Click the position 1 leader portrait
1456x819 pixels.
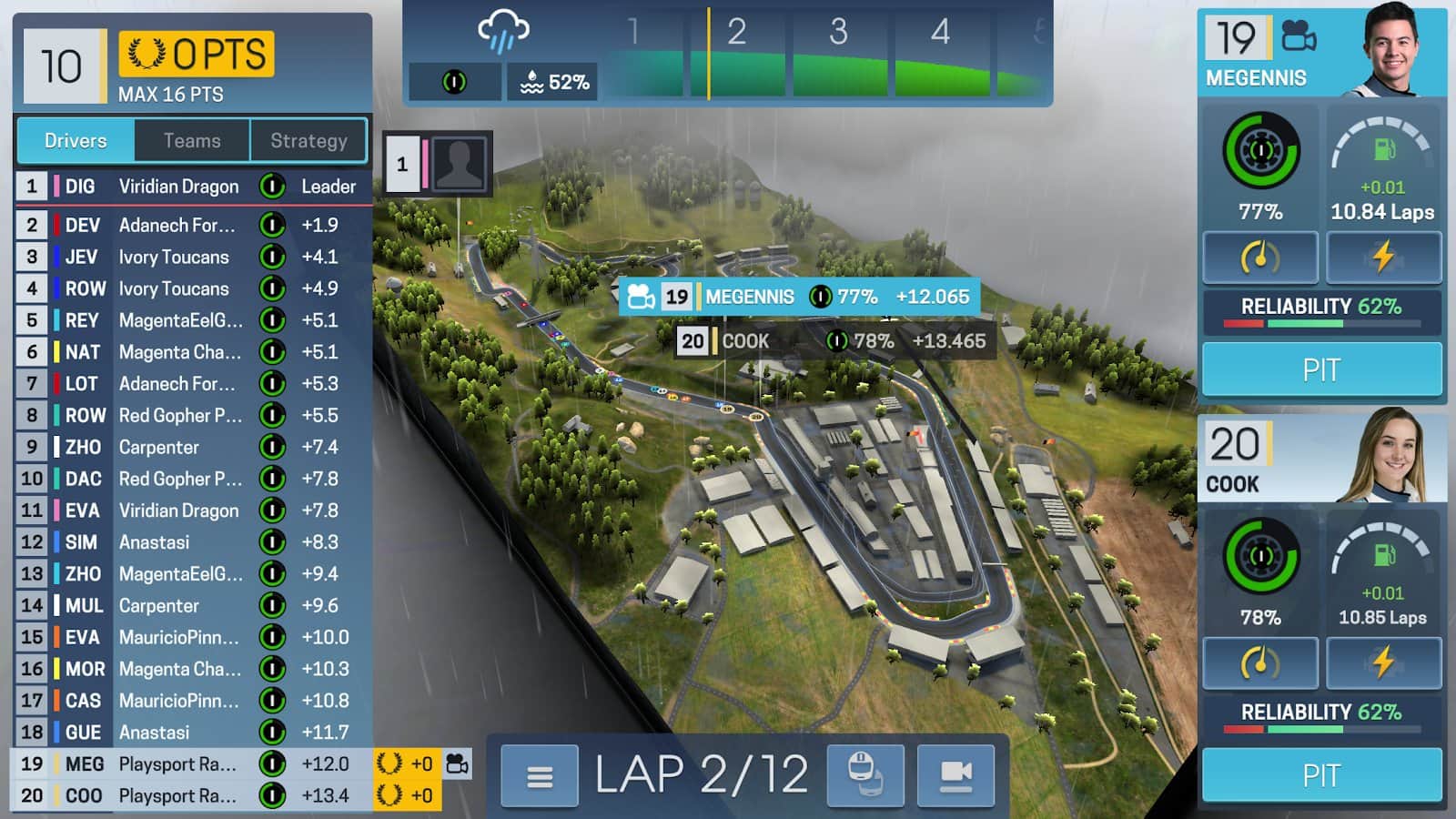[x=459, y=164]
